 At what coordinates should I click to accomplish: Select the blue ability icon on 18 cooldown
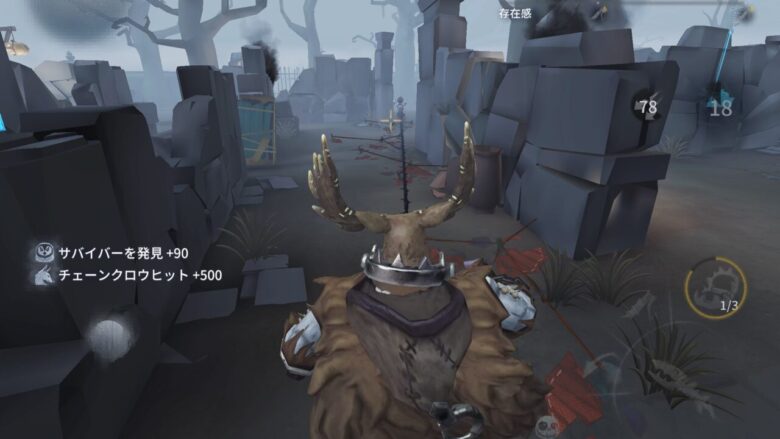pyautogui.click(x=720, y=105)
